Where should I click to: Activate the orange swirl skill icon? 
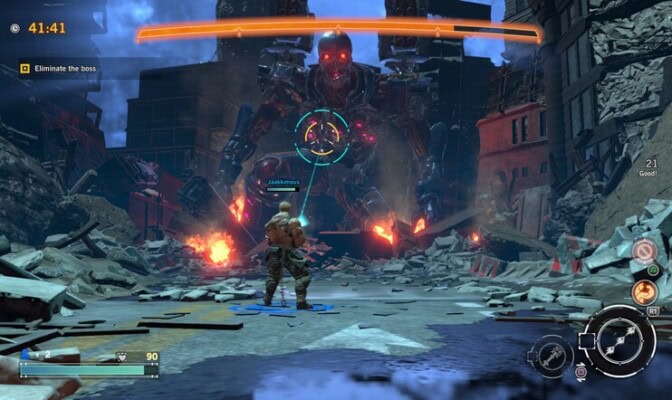click(x=645, y=292)
